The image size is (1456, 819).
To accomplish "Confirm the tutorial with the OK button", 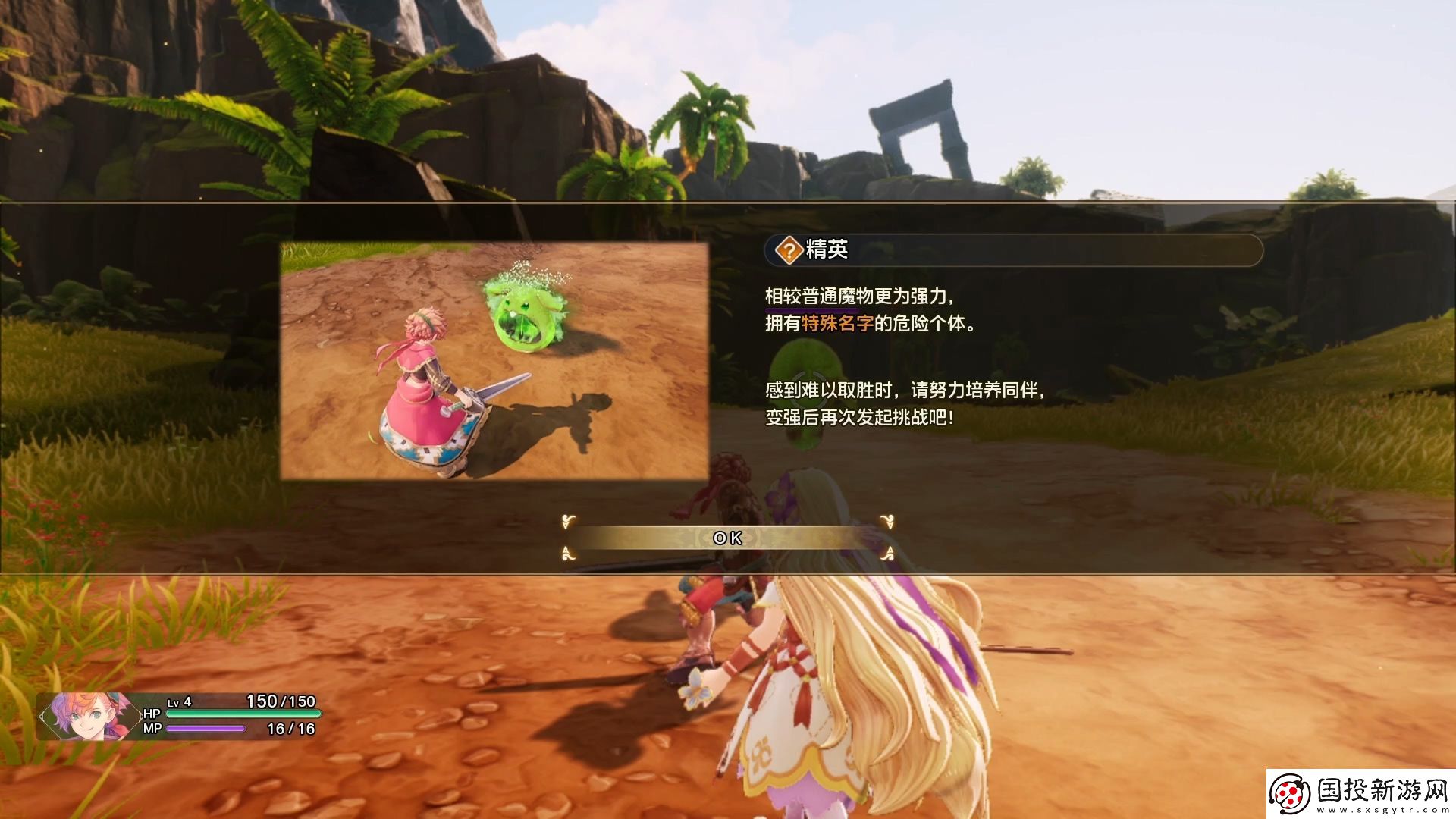I will 726,538.
